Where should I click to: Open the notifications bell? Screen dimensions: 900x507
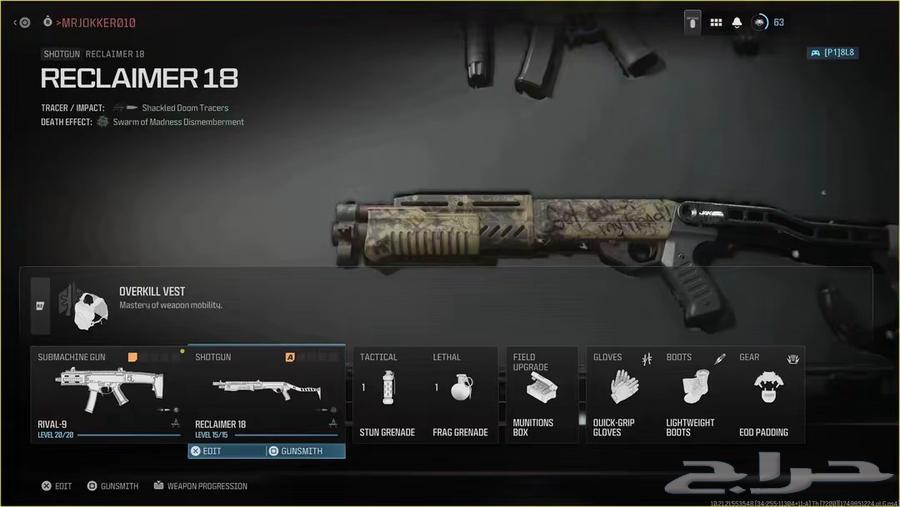coord(737,22)
